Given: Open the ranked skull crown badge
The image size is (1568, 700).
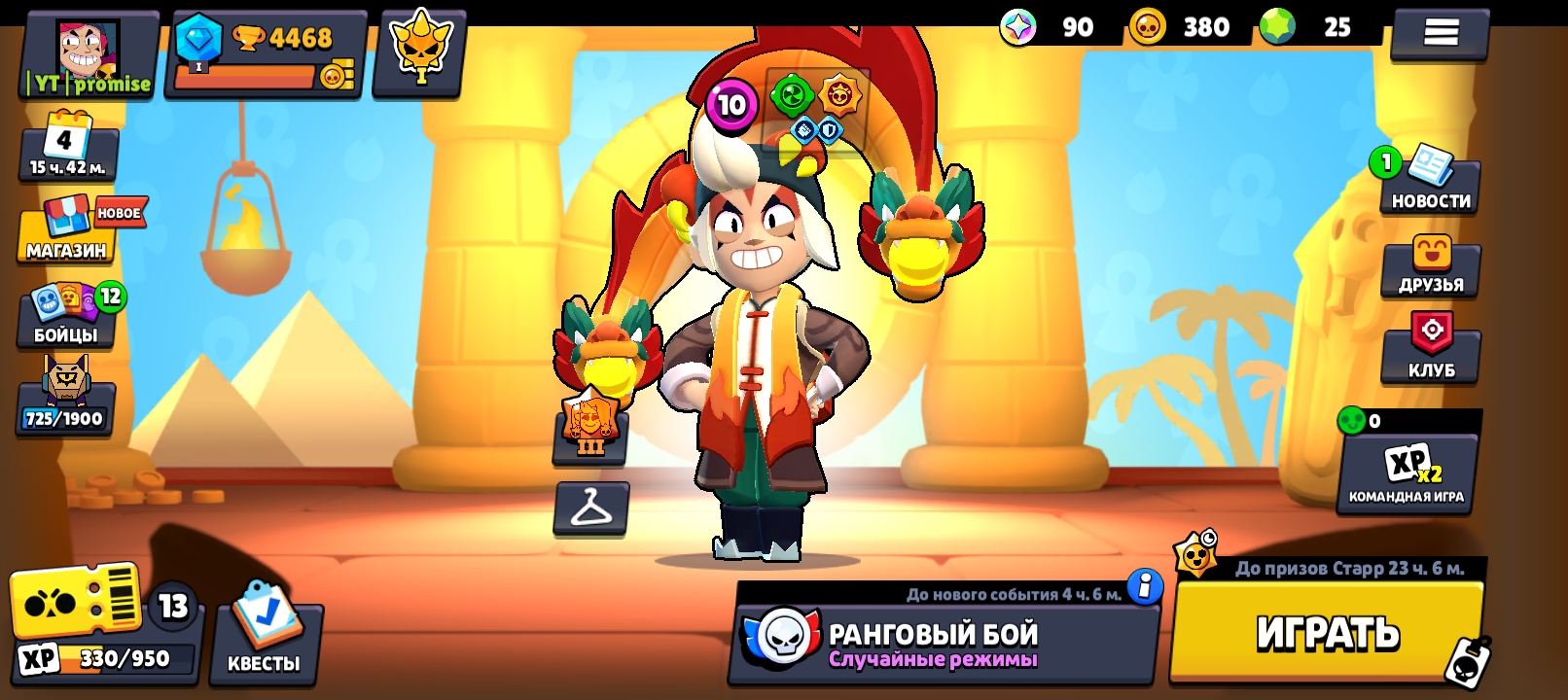Looking at the screenshot, I should pyautogui.click(x=420, y=52).
